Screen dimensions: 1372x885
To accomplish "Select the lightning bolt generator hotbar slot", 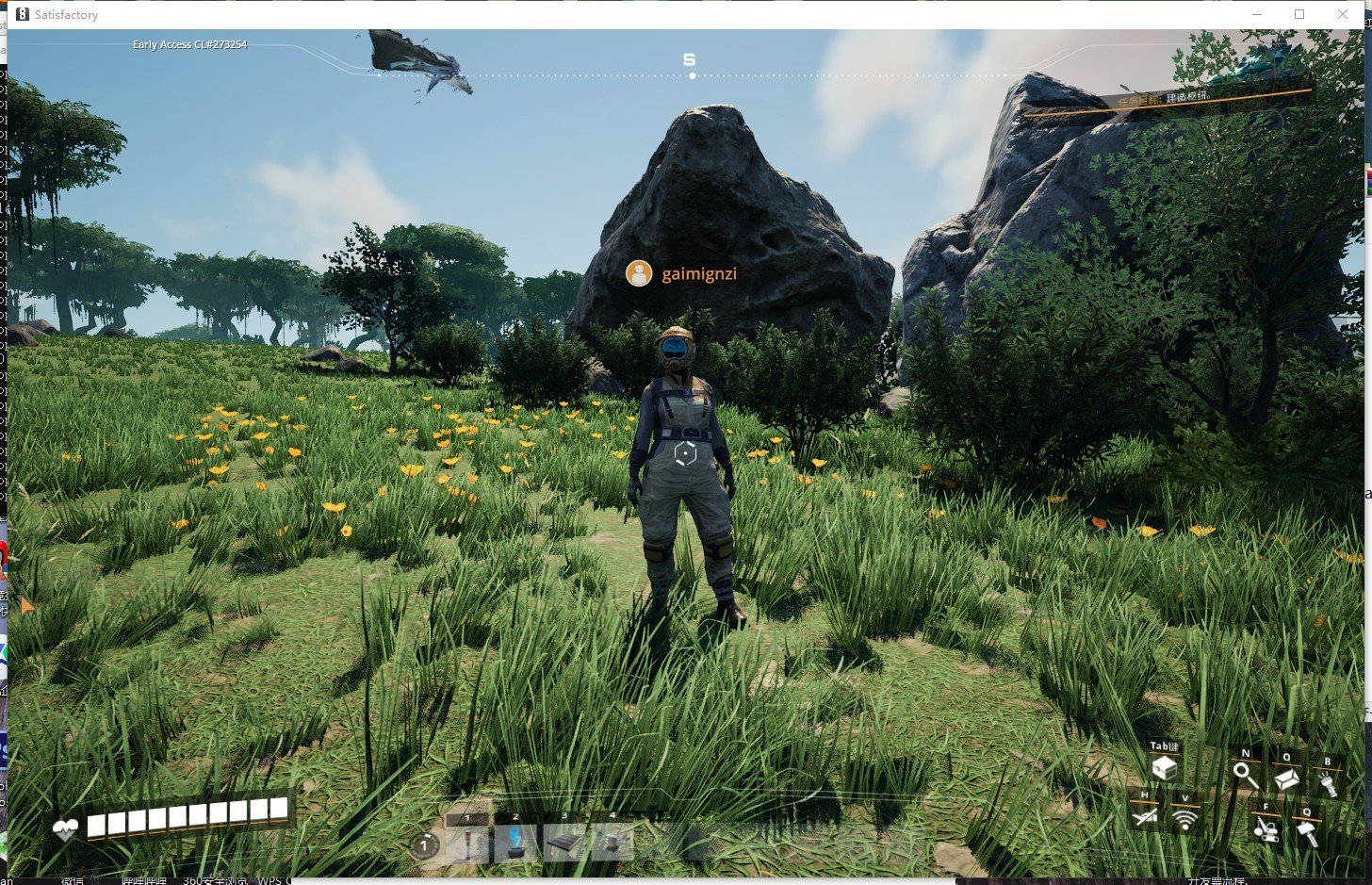I will (x=516, y=843).
